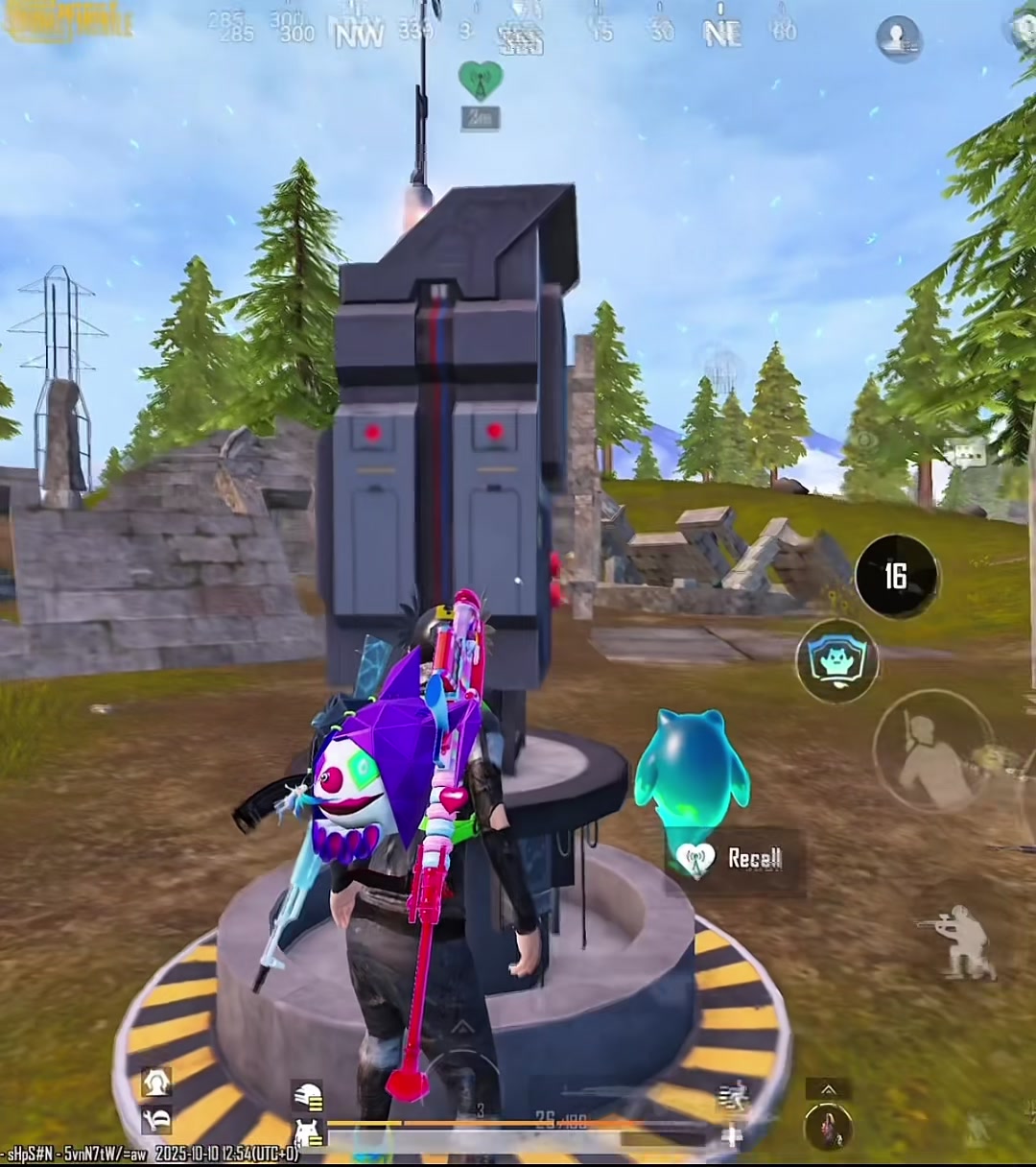Expand the throwables selection arrow
The height and width of the screenshot is (1167, 1036).
point(828,1089)
